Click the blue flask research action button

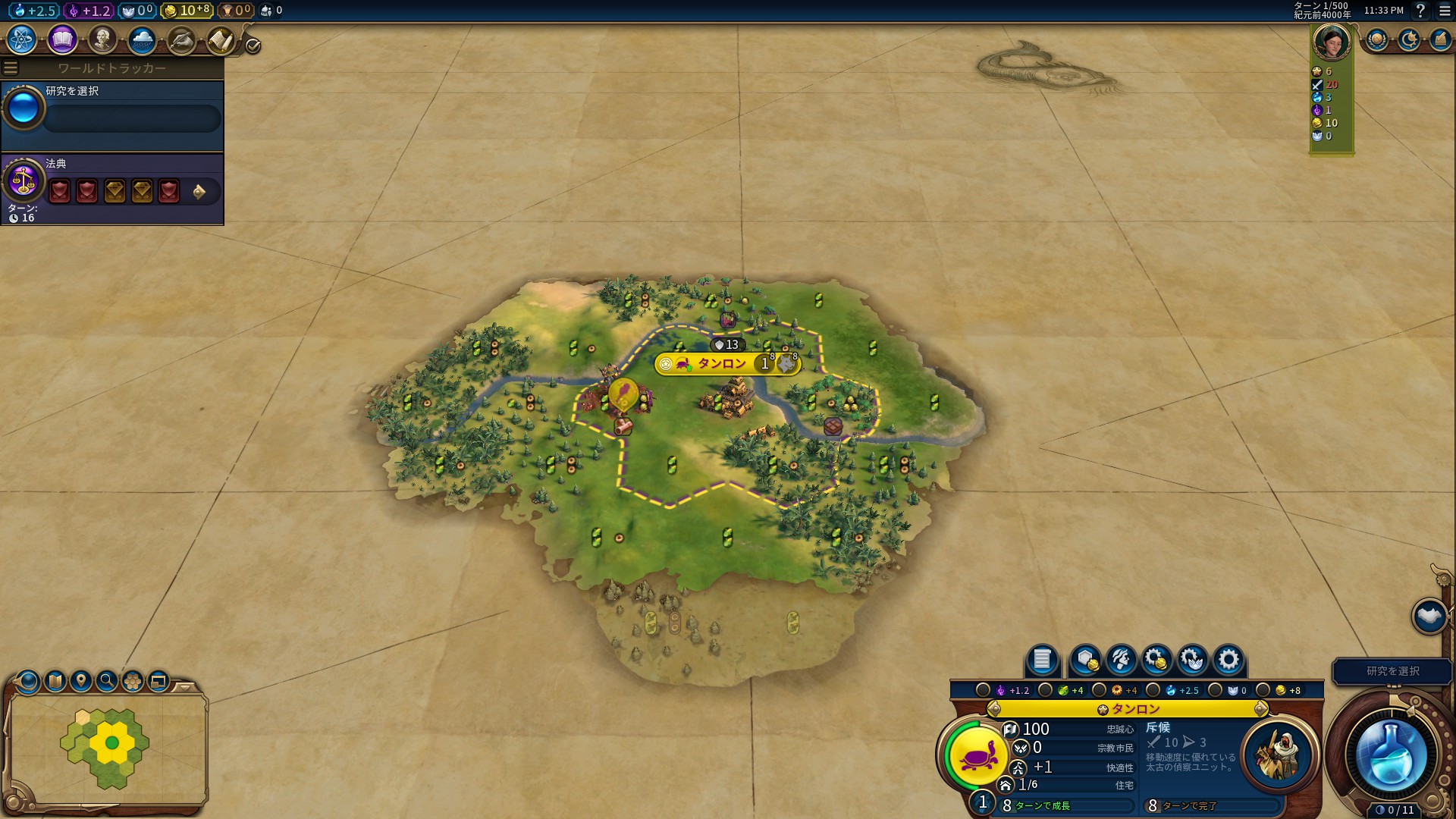point(1392,755)
